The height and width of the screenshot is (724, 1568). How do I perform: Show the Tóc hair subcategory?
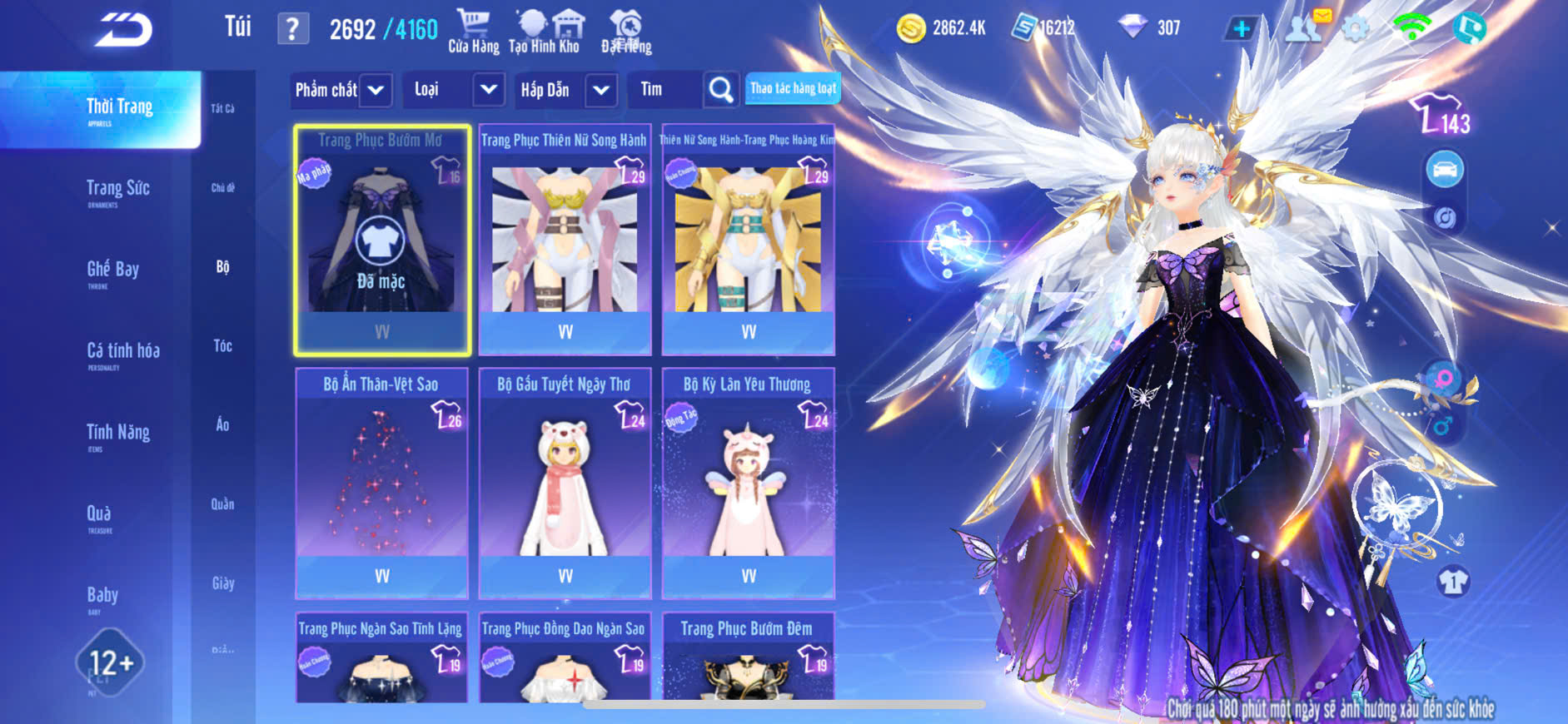pos(222,345)
